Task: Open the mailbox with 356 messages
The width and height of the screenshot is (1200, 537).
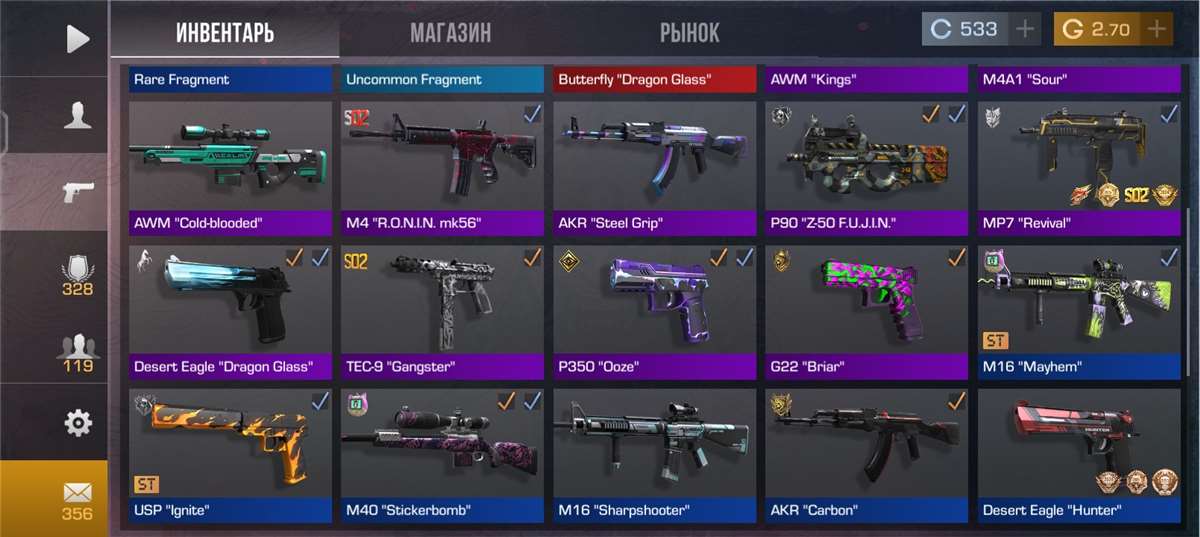Action: [x=77, y=499]
